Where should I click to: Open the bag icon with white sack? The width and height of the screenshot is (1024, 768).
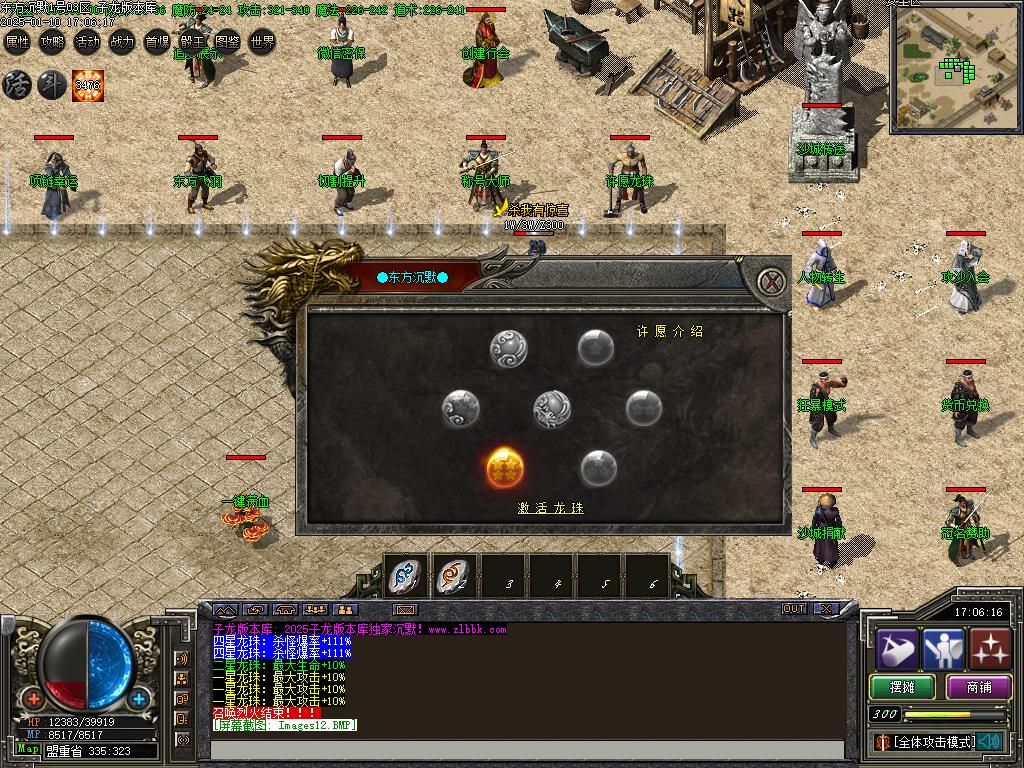[897, 648]
